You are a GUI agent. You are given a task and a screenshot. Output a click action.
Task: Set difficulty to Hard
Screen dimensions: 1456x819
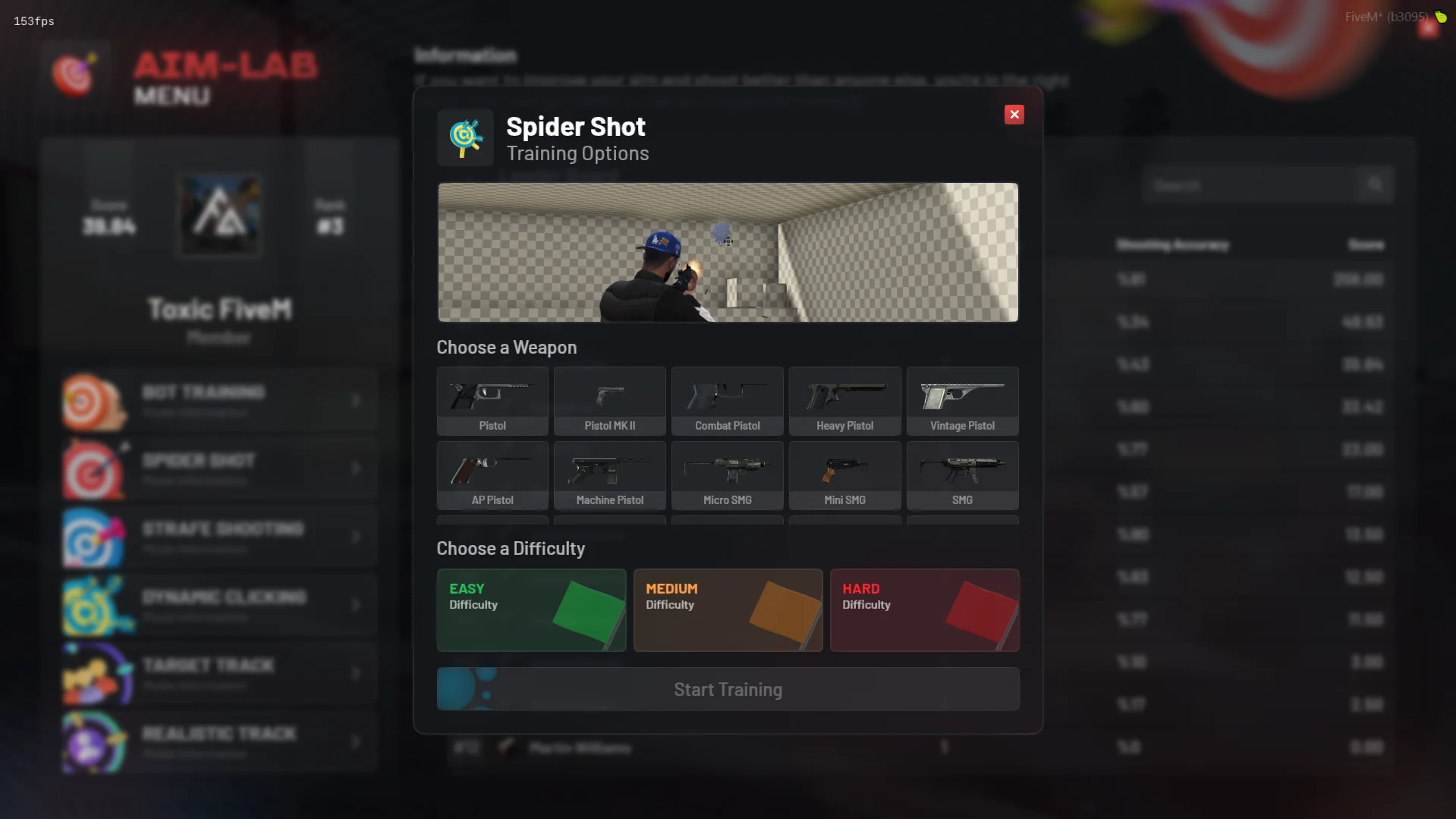[924, 610]
